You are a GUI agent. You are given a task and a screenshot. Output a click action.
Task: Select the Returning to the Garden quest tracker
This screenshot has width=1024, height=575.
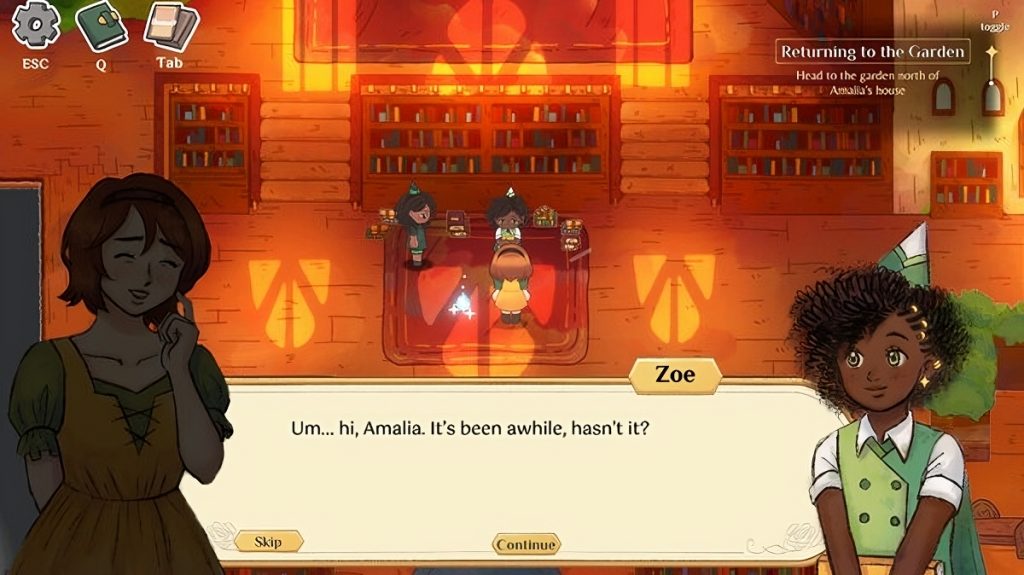point(873,52)
